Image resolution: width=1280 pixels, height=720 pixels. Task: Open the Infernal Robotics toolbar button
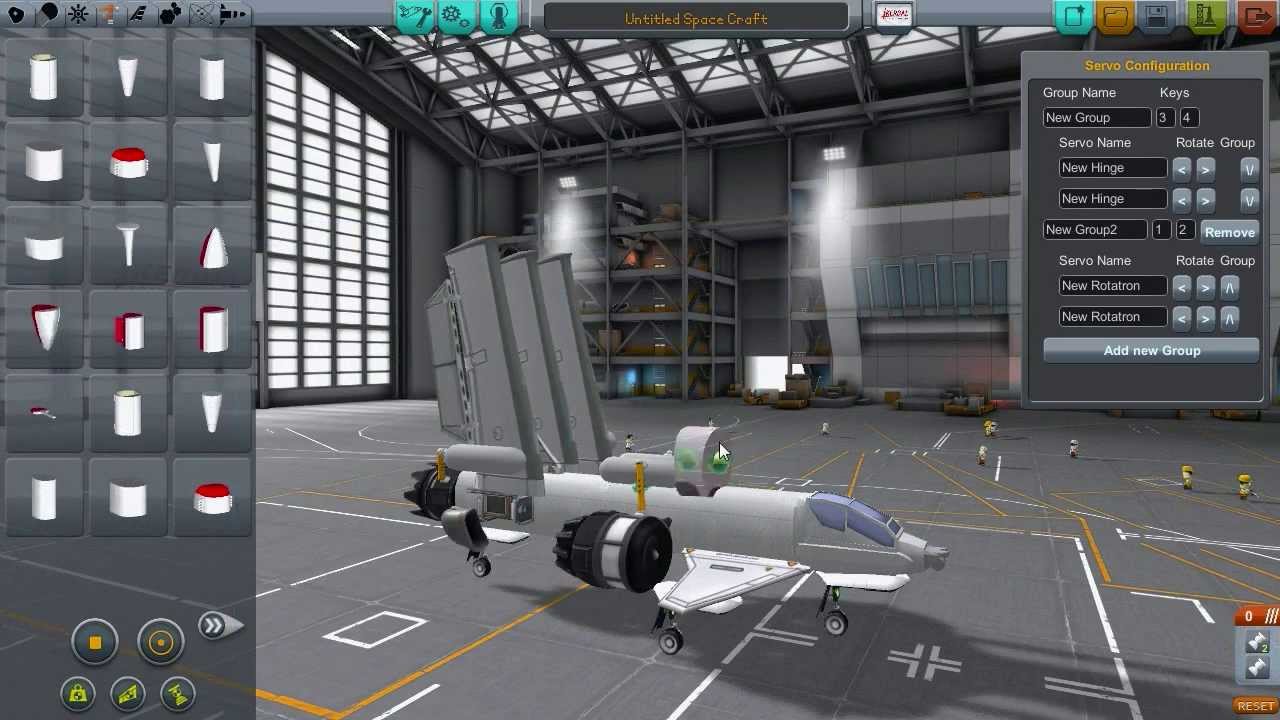click(892, 16)
